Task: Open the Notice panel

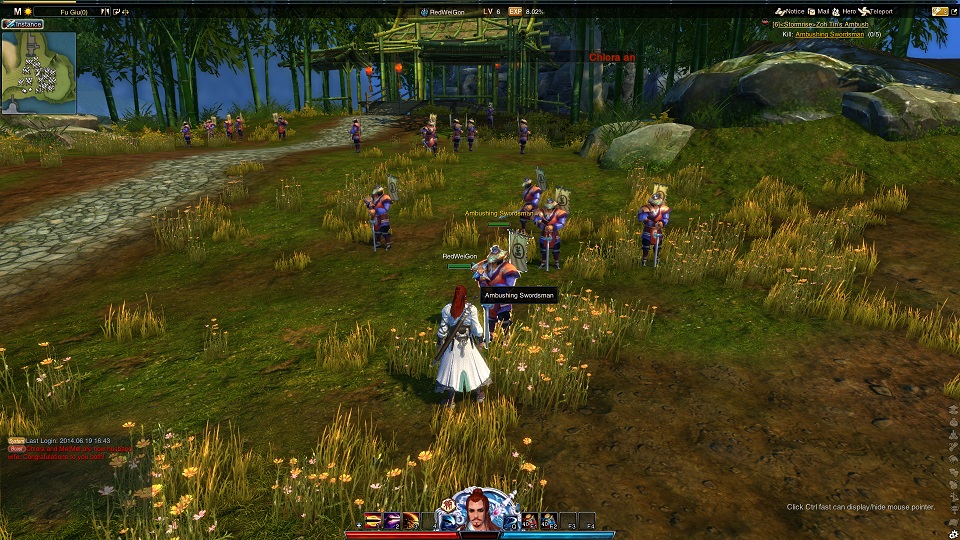Action: (x=790, y=11)
